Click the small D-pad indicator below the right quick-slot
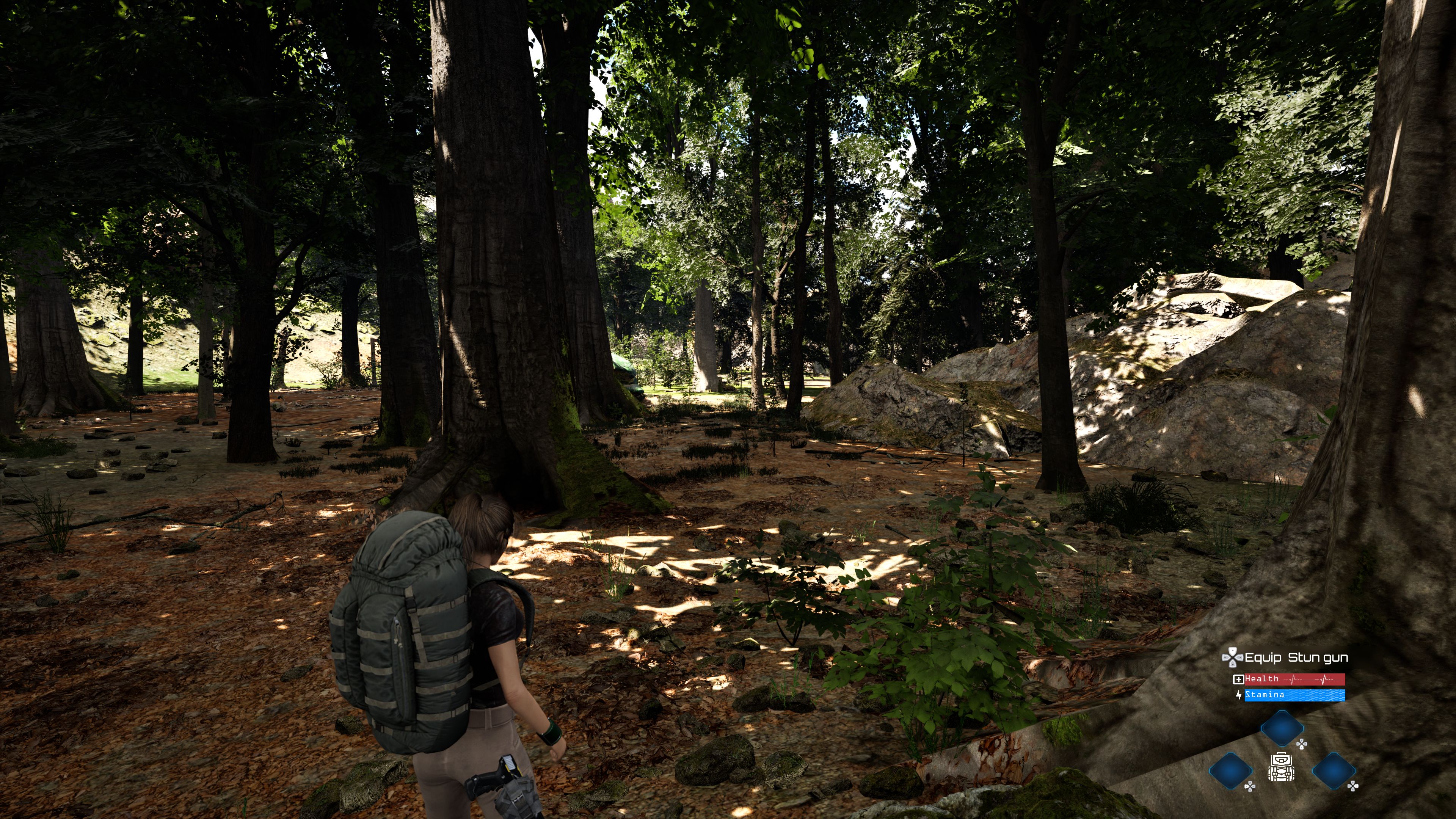 (1352, 788)
